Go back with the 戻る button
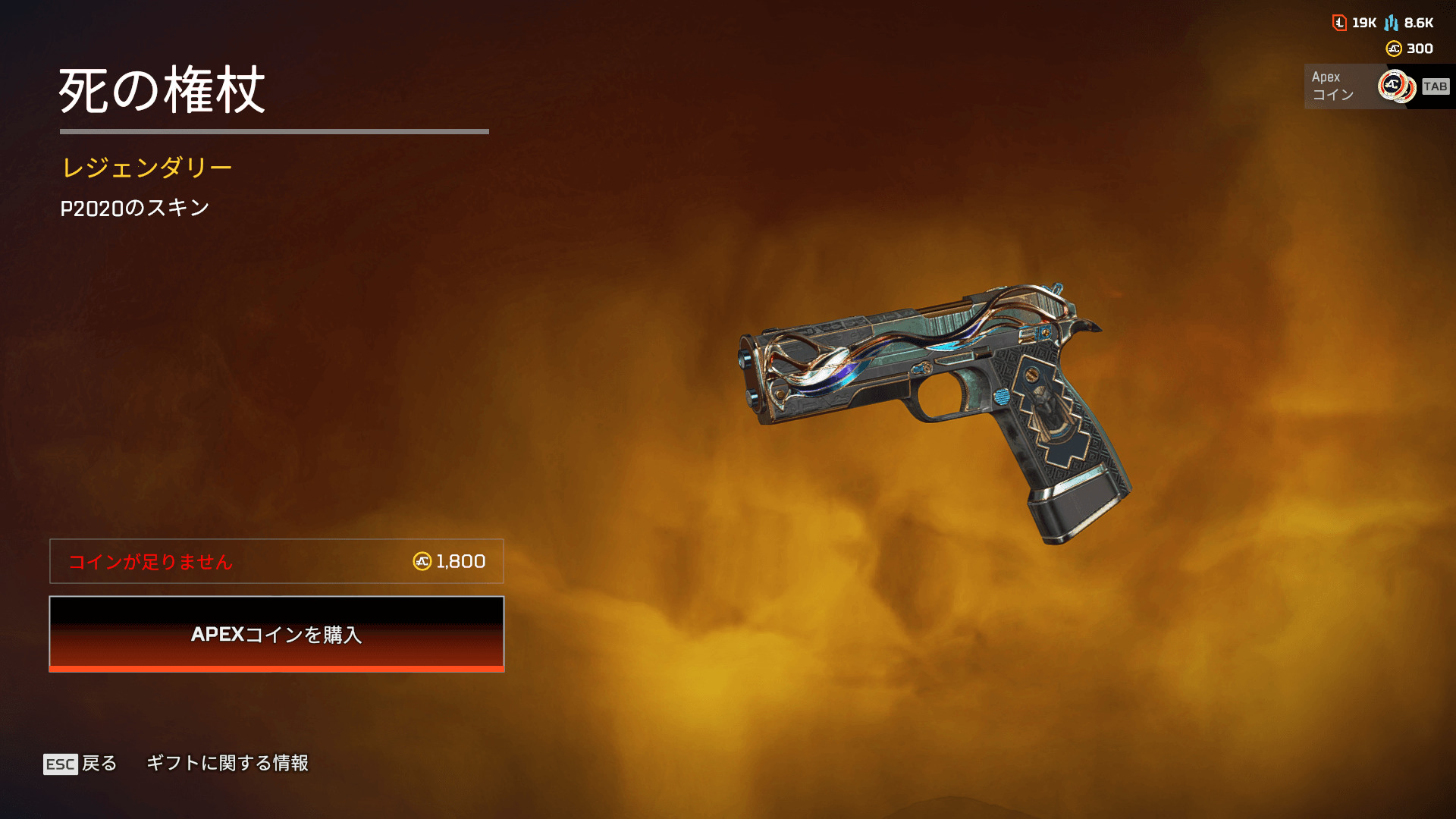The image size is (1456, 819). click(x=81, y=763)
